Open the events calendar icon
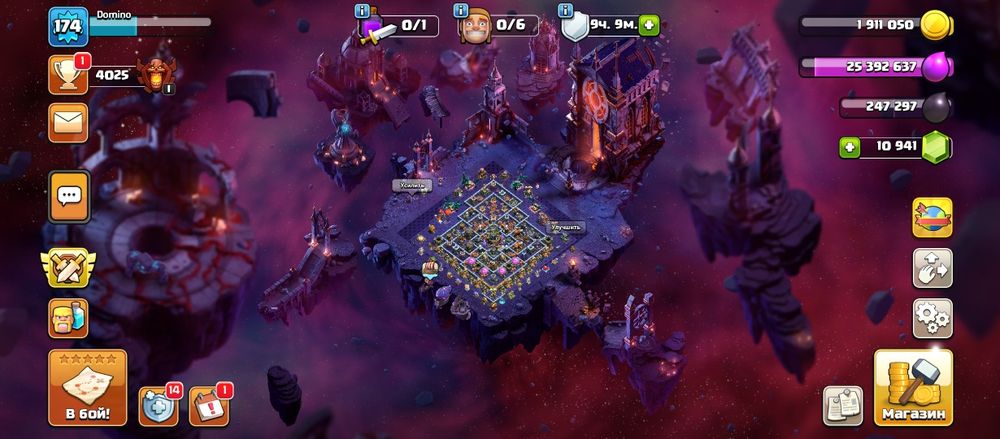 tap(207, 402)
